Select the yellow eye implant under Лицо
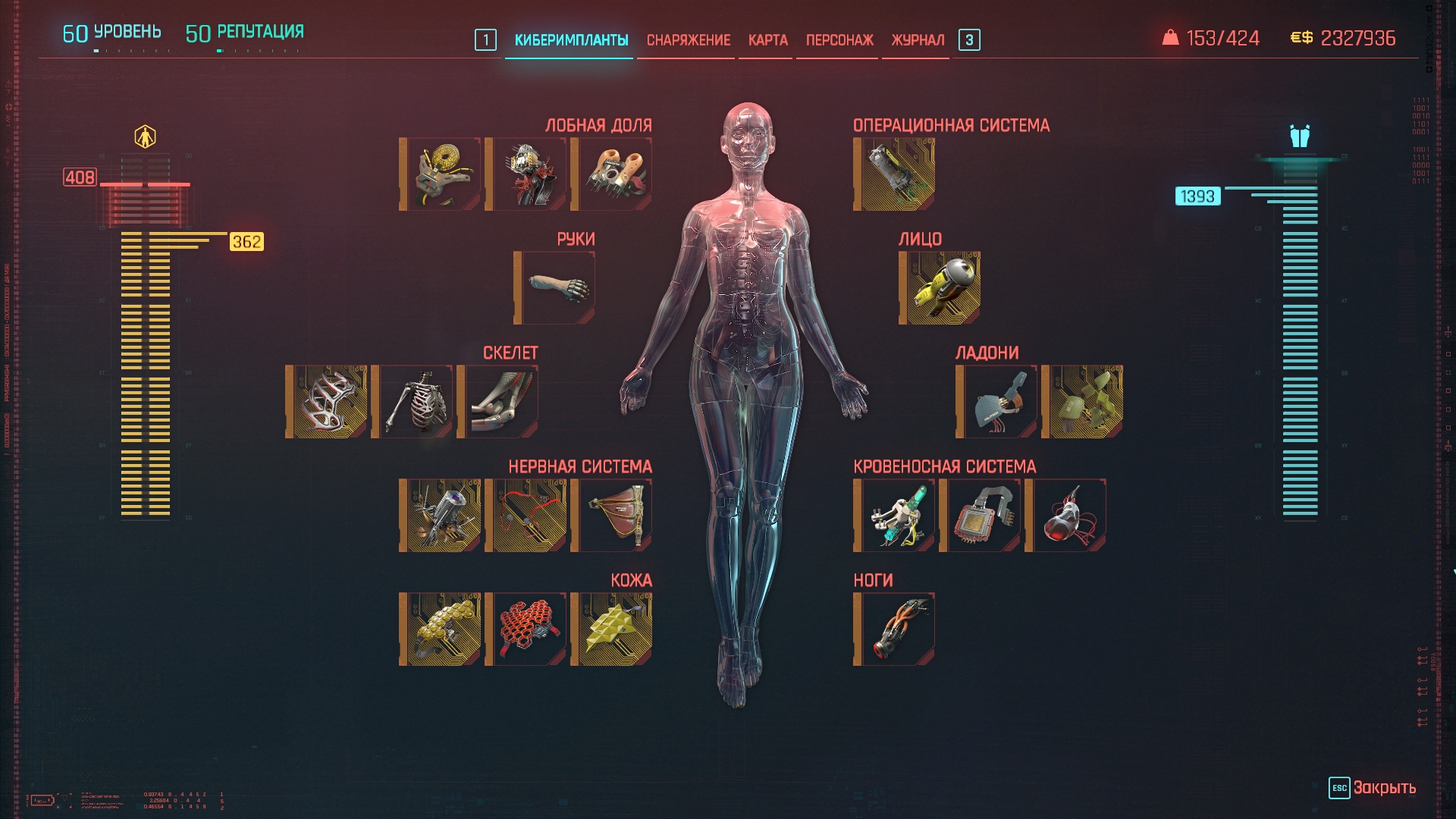Screen dimensions: 1456x819 pyautogui.click(x=940, y=288)
